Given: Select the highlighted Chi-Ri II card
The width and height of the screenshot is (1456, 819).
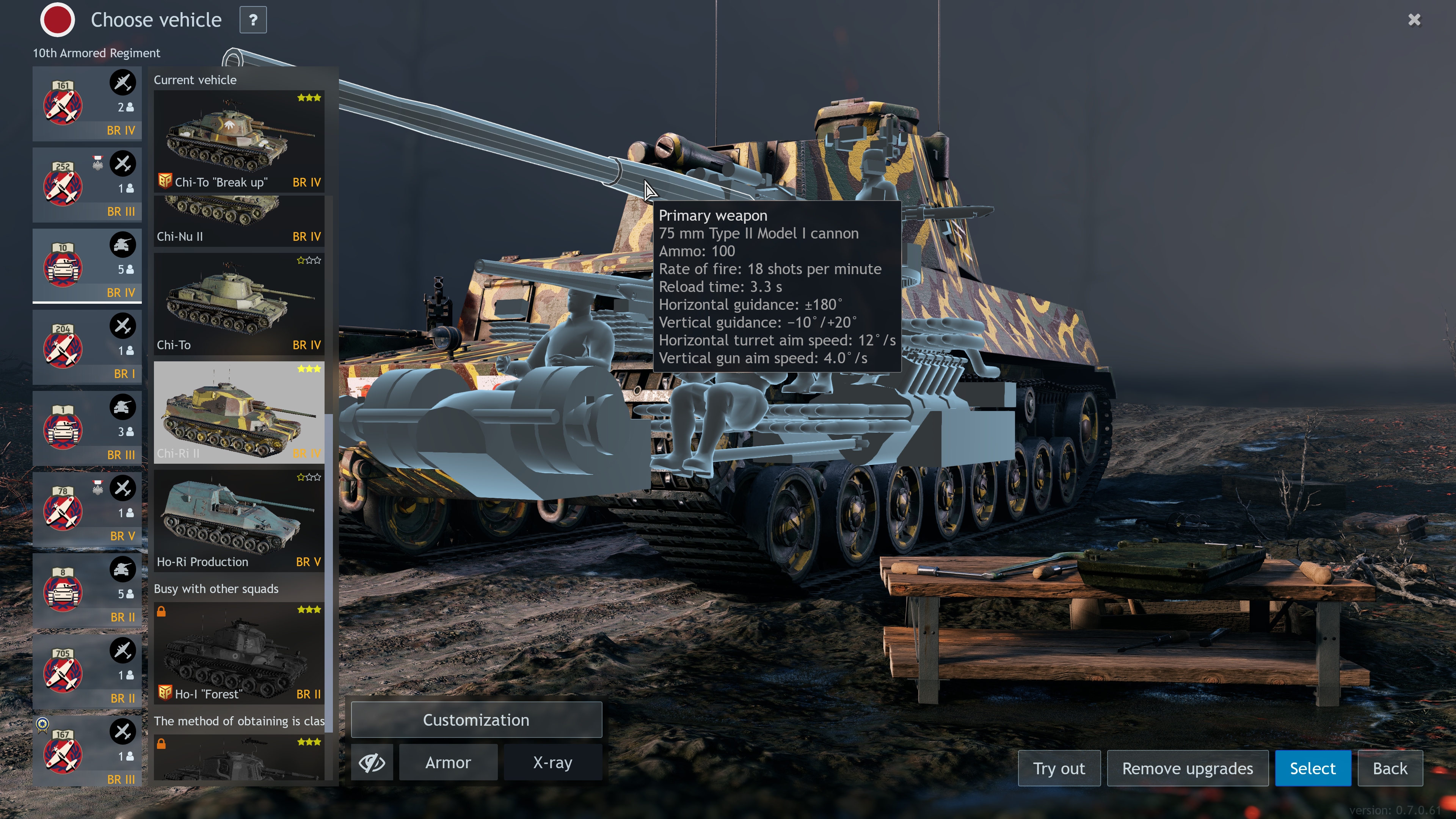Looking at the screenshot, I should click(x=238, y=412).
